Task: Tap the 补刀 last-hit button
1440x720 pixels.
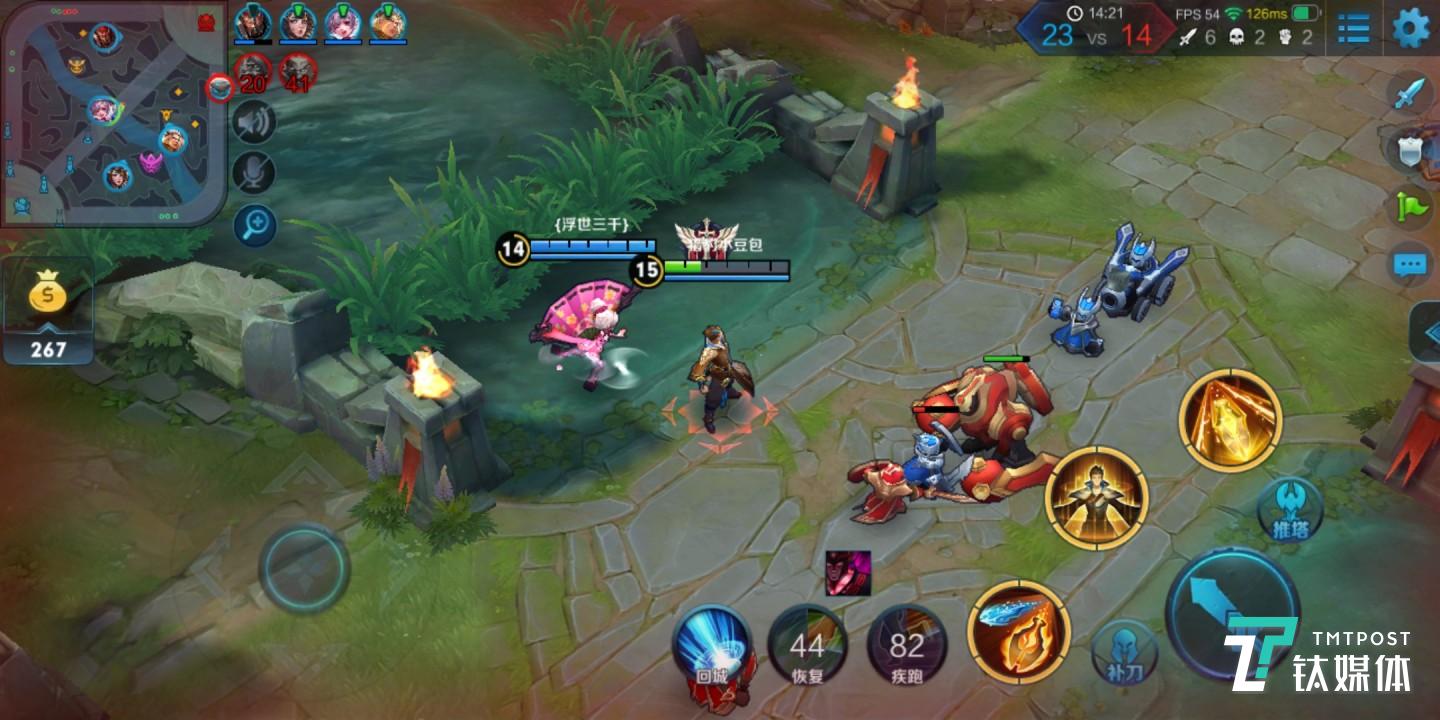Action: coord(1124,652)
